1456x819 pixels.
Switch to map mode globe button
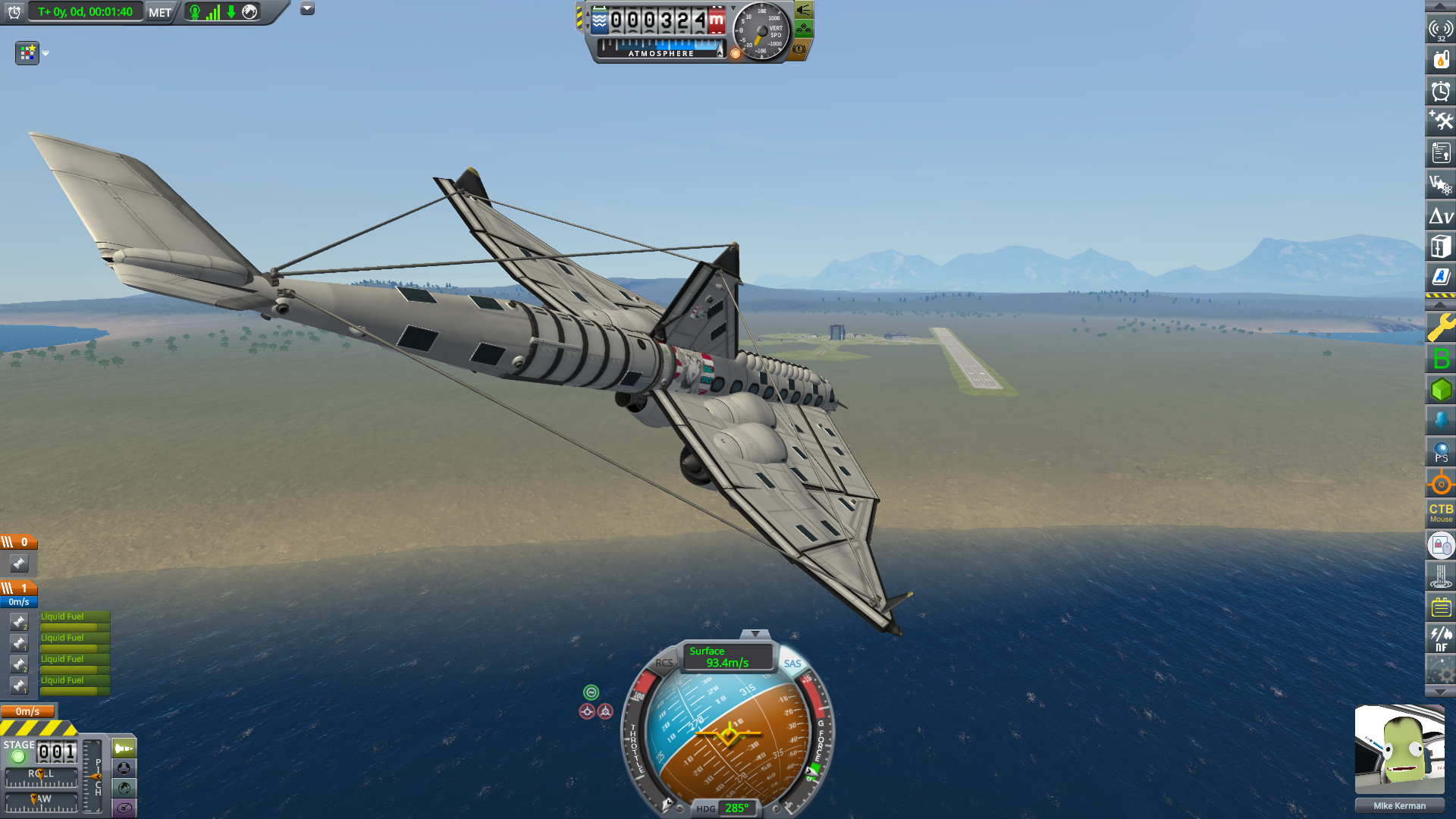[124, 788]
